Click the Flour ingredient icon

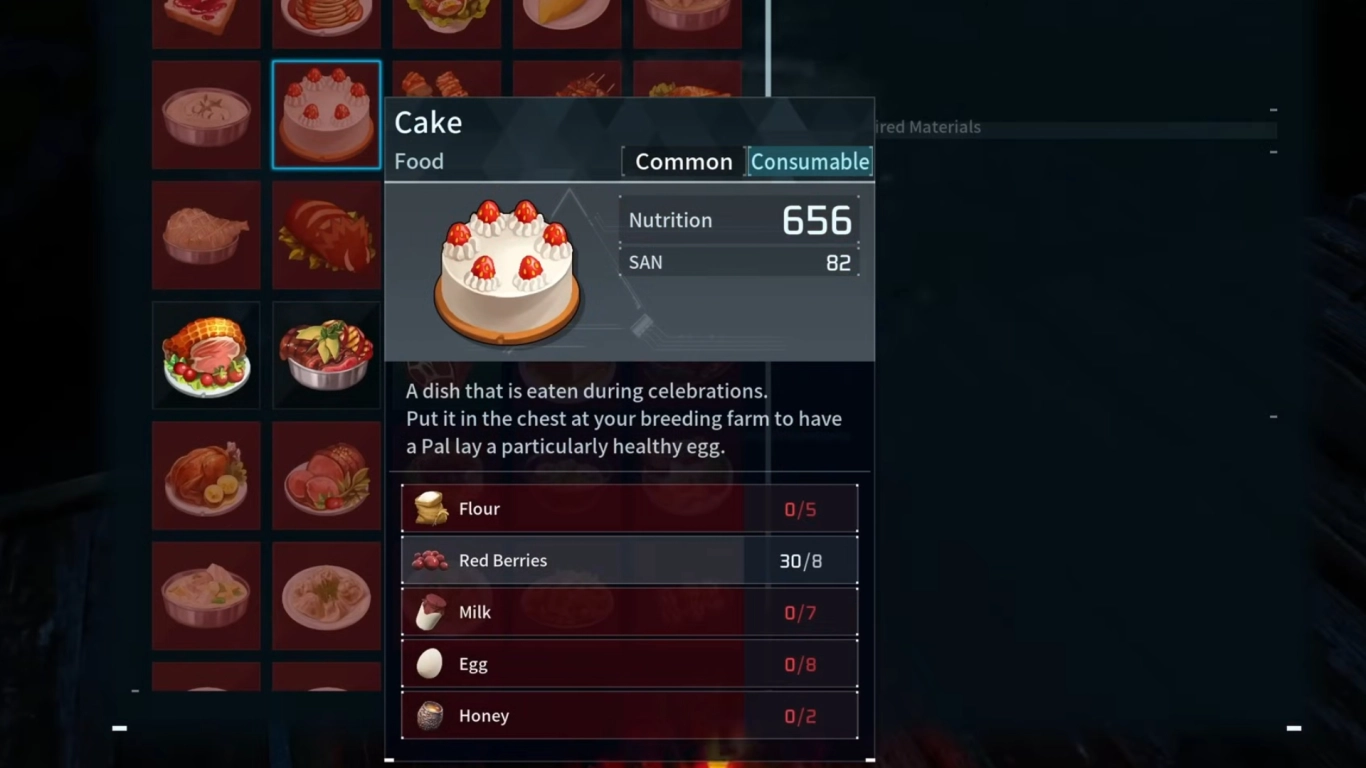pos(430,508)
